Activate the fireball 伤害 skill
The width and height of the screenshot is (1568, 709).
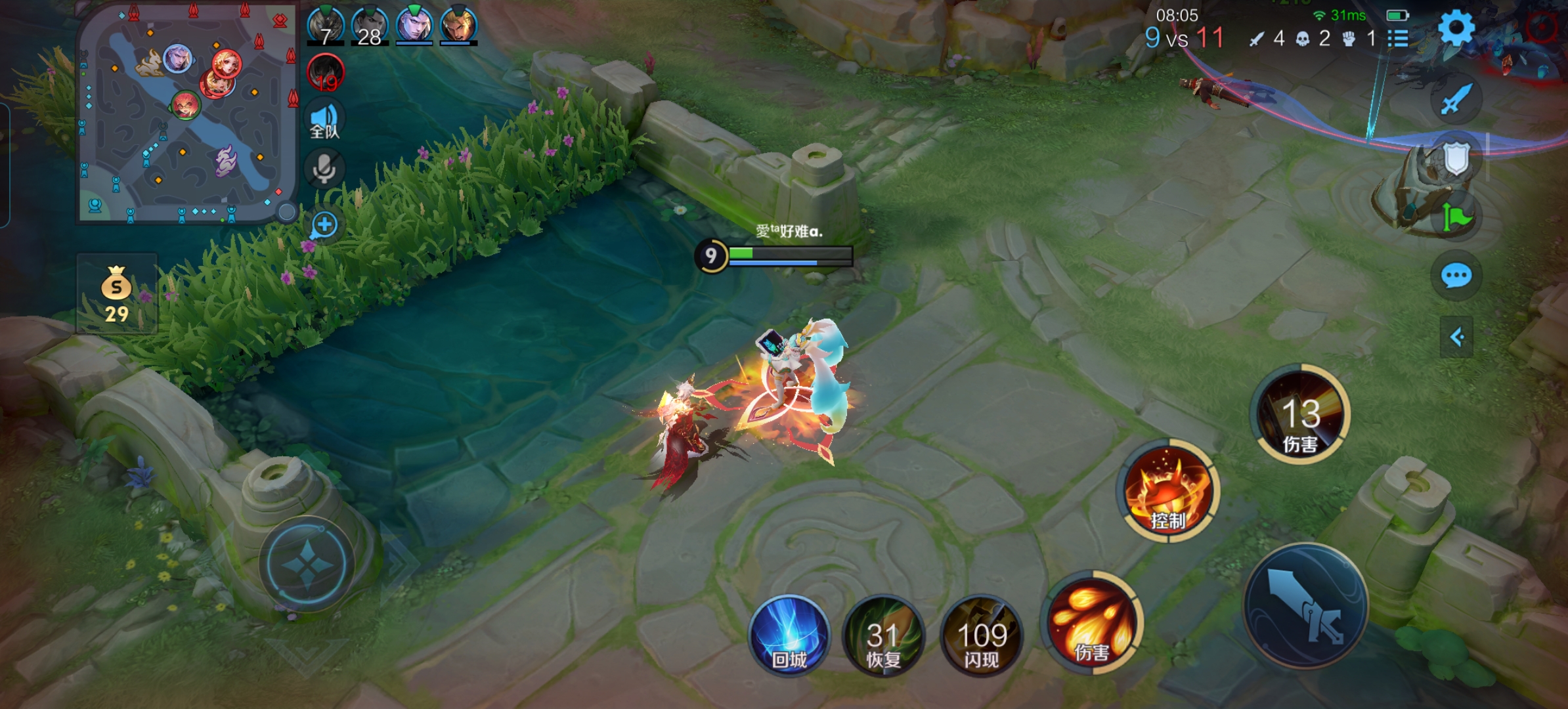(x=1092, y=622)
